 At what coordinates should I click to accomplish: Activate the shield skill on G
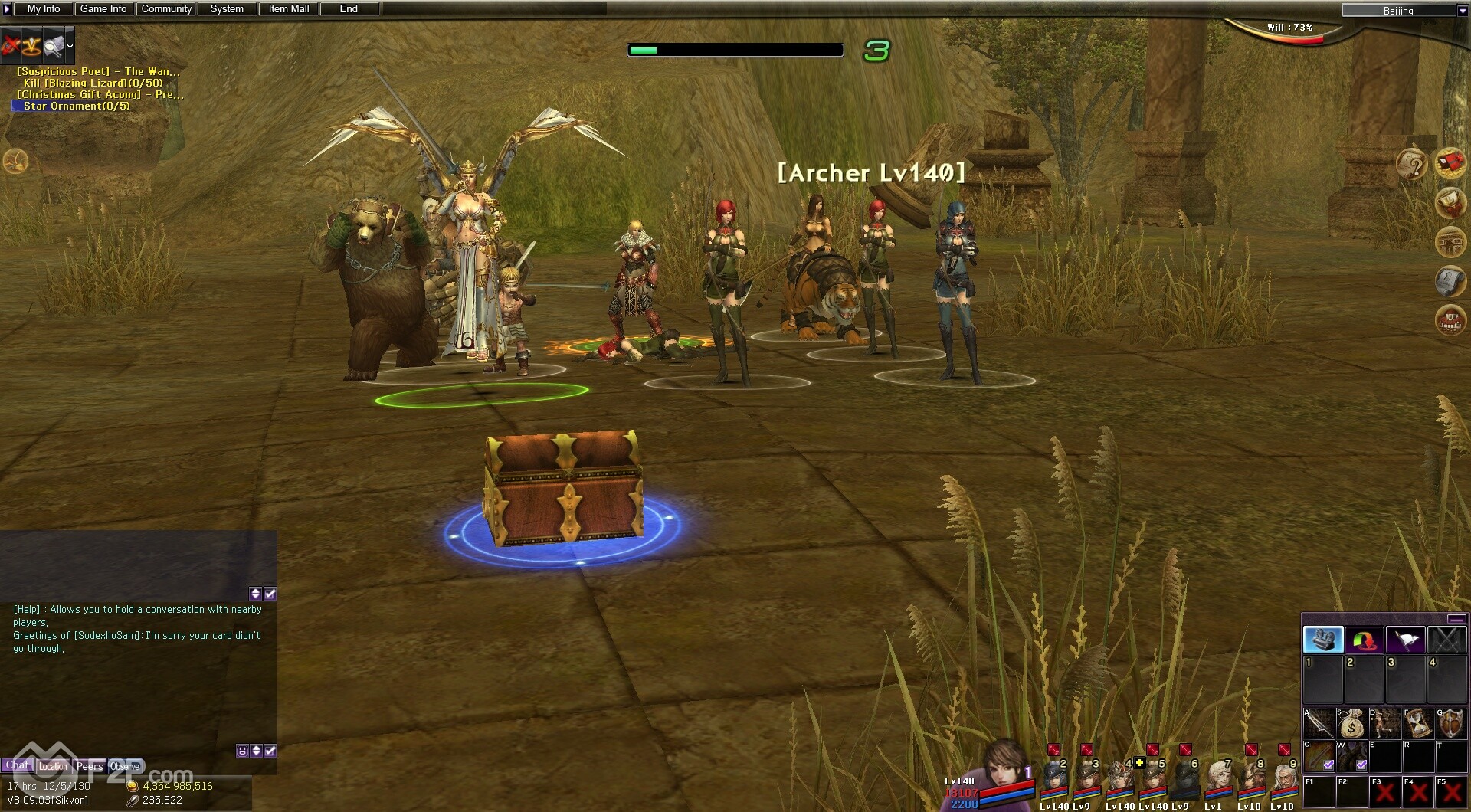point(1451,723)
